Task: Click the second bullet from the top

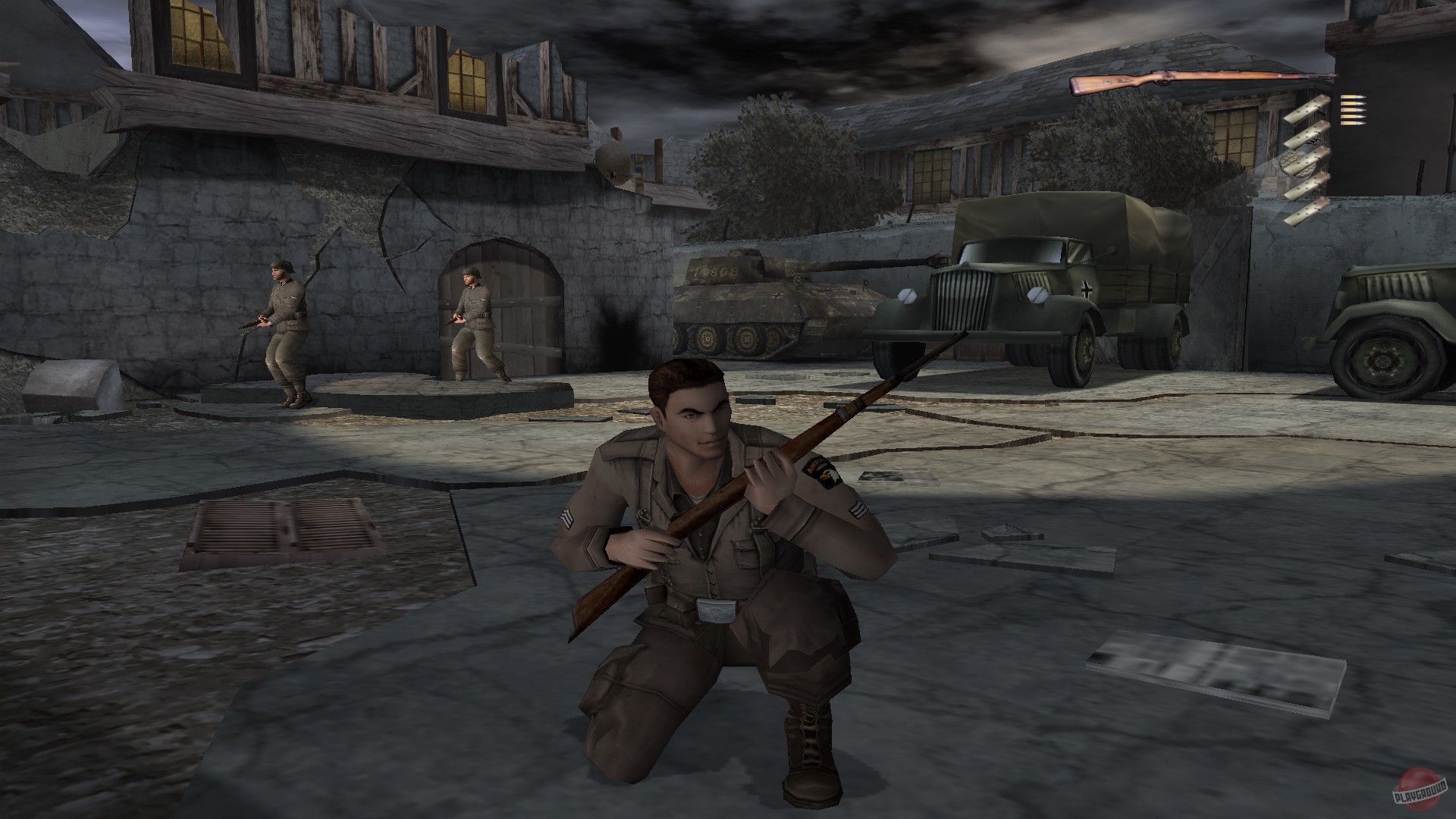Action: (1352, 104)
